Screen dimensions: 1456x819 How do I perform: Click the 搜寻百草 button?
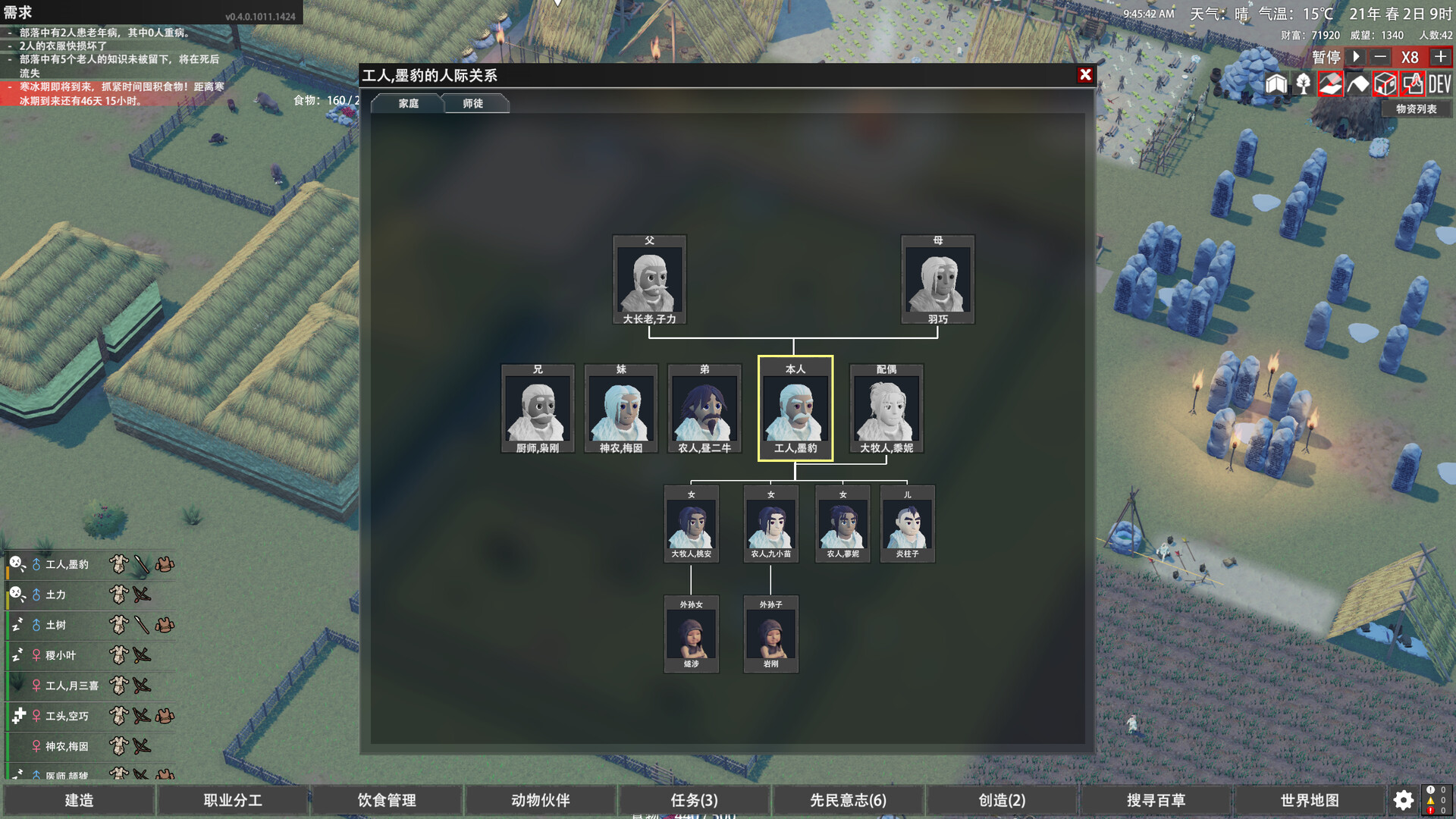pos(1156,800)
